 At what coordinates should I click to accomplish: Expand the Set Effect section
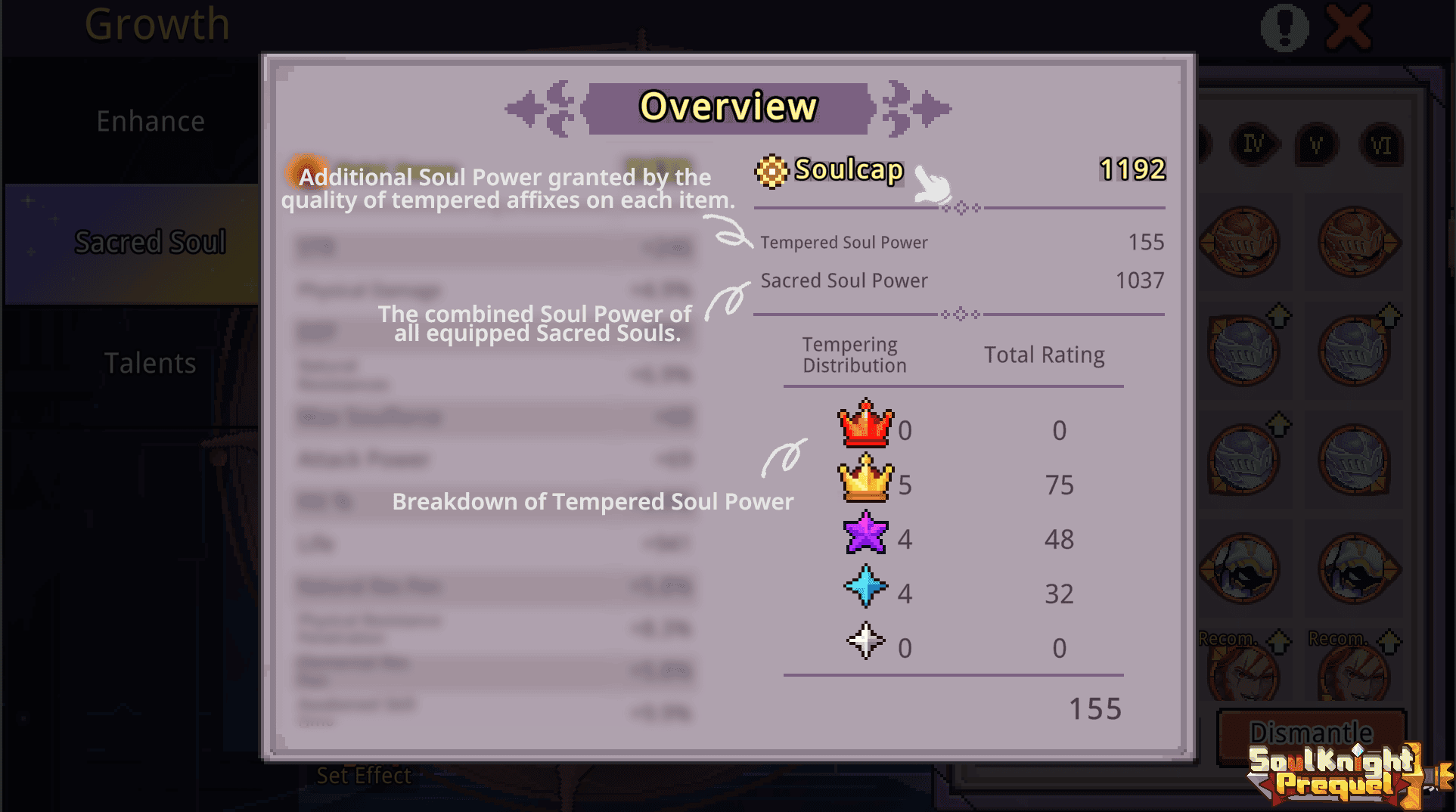[364, 775]
